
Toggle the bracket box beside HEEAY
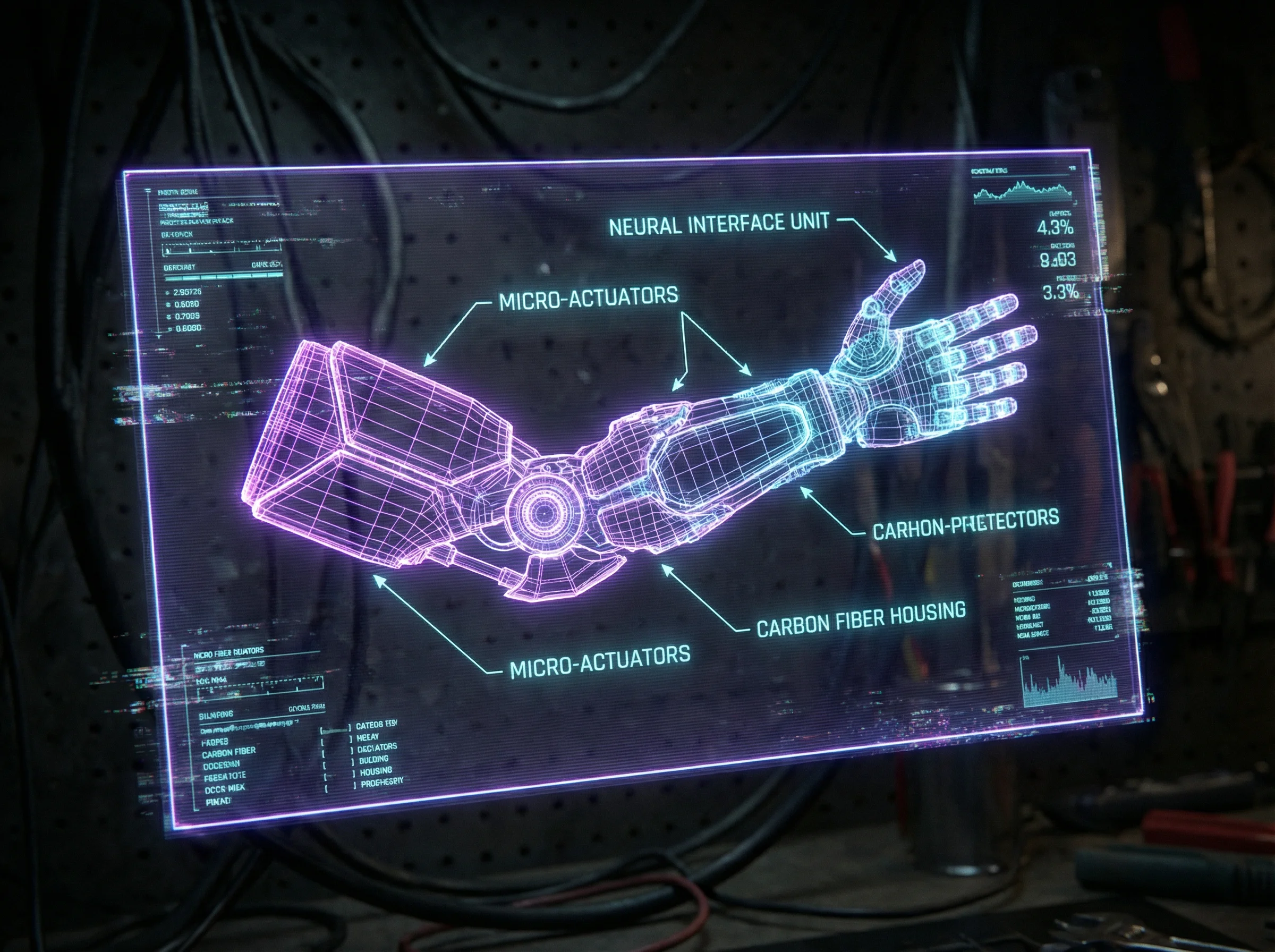(x=336, y=740)
